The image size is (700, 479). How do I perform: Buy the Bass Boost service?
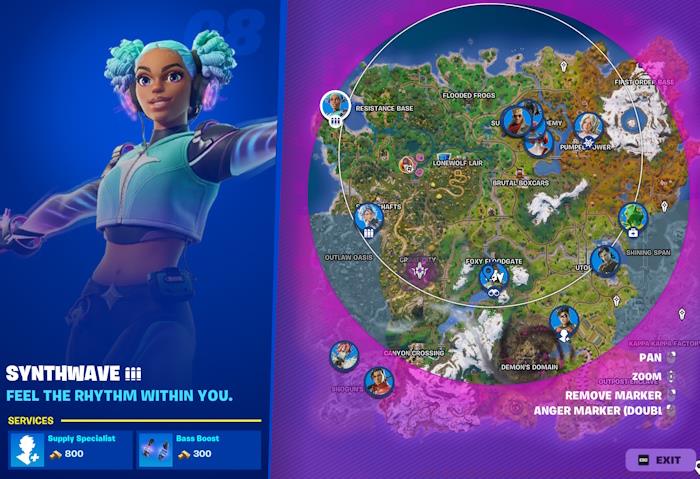pos(198,449)
